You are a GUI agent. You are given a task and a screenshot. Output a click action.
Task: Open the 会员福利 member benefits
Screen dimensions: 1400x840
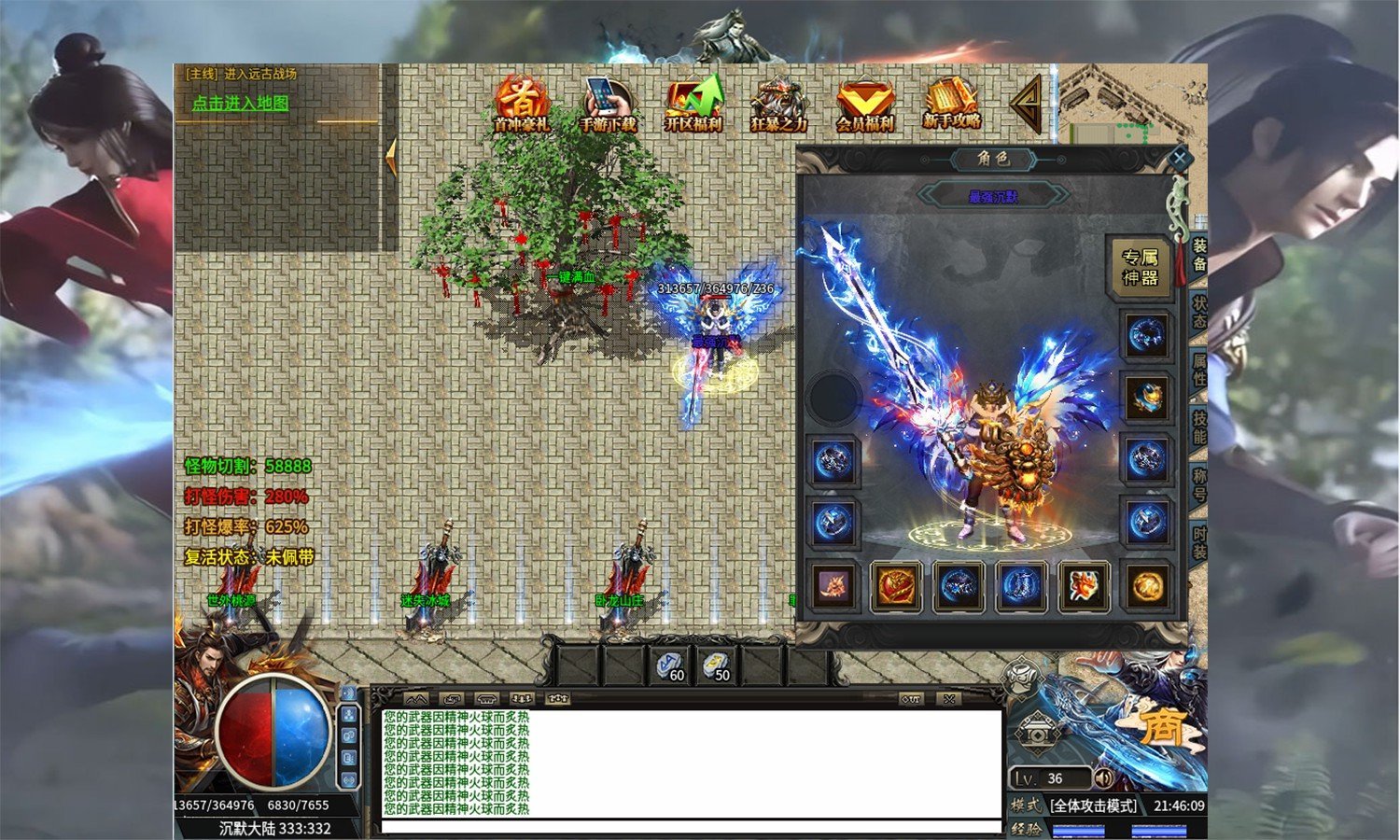click(864, 104)
